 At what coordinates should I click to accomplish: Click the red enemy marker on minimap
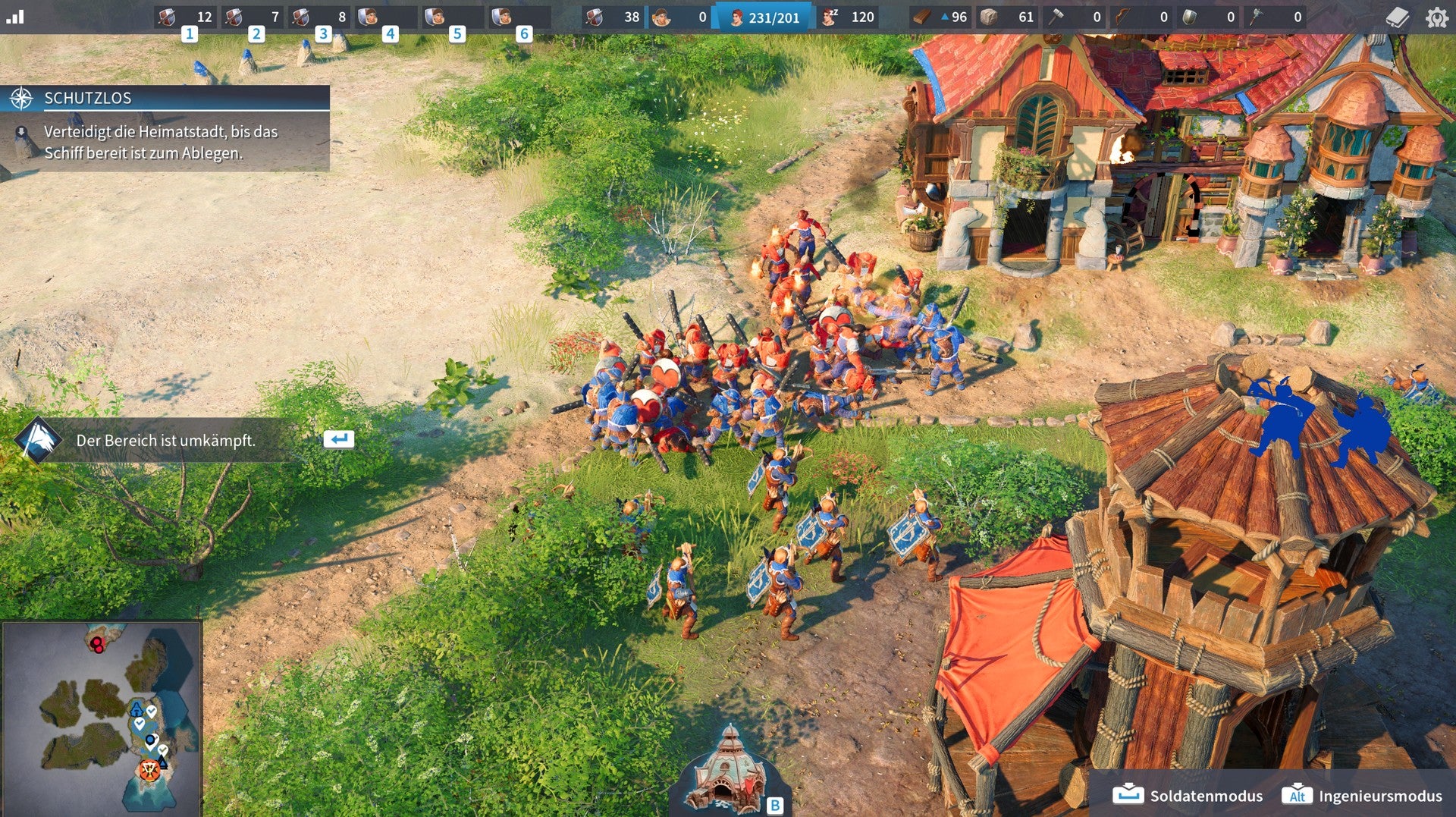tap(97, 645)
